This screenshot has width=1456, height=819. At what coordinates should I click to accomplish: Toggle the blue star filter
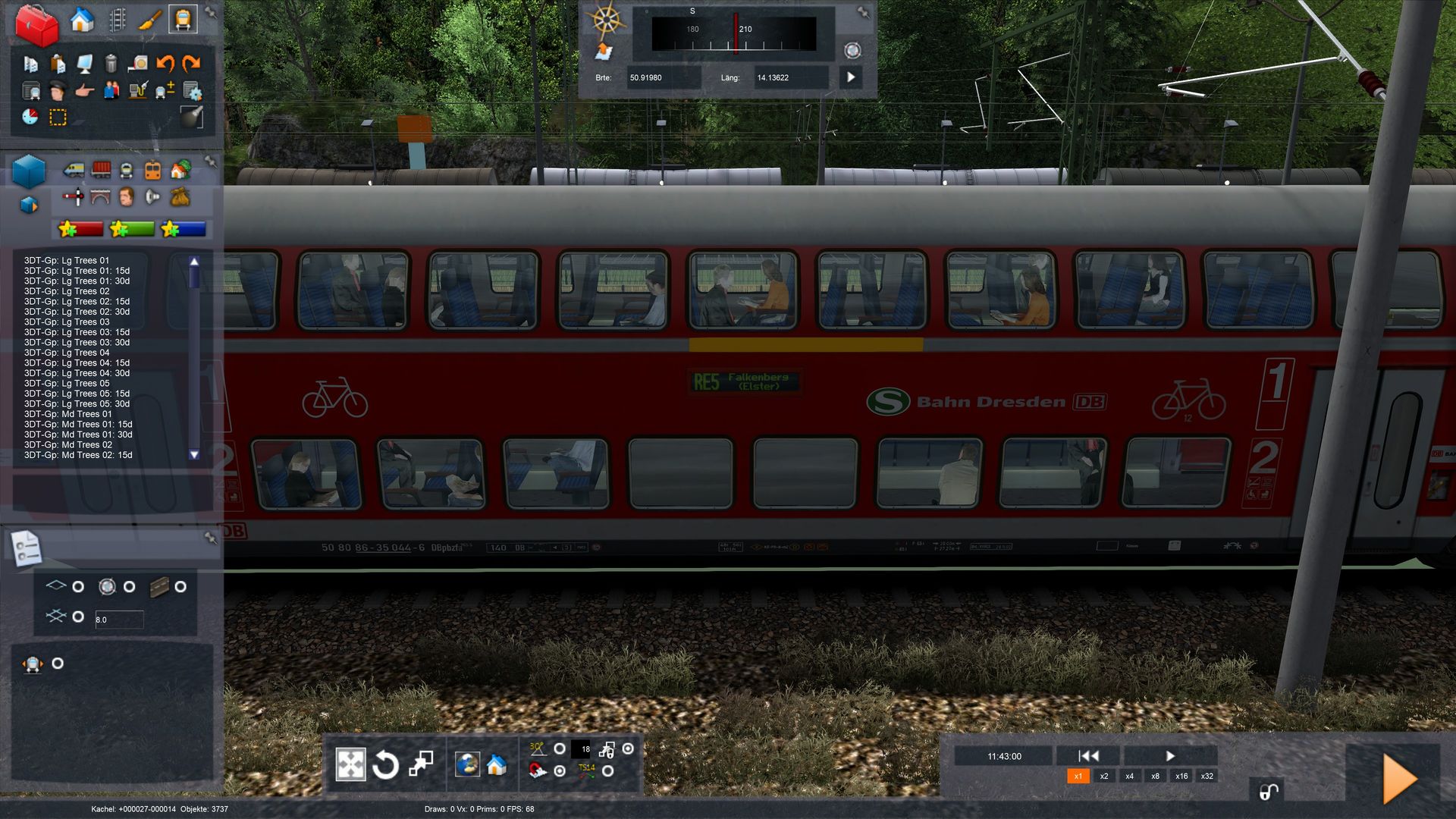tap(184, 229)
